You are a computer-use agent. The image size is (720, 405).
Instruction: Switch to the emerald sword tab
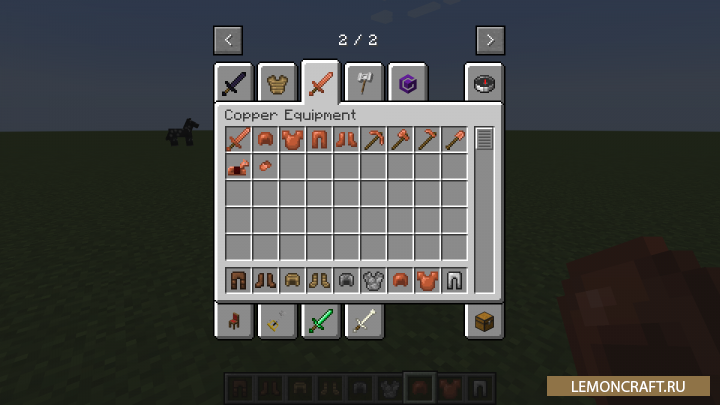click(320, 320)
